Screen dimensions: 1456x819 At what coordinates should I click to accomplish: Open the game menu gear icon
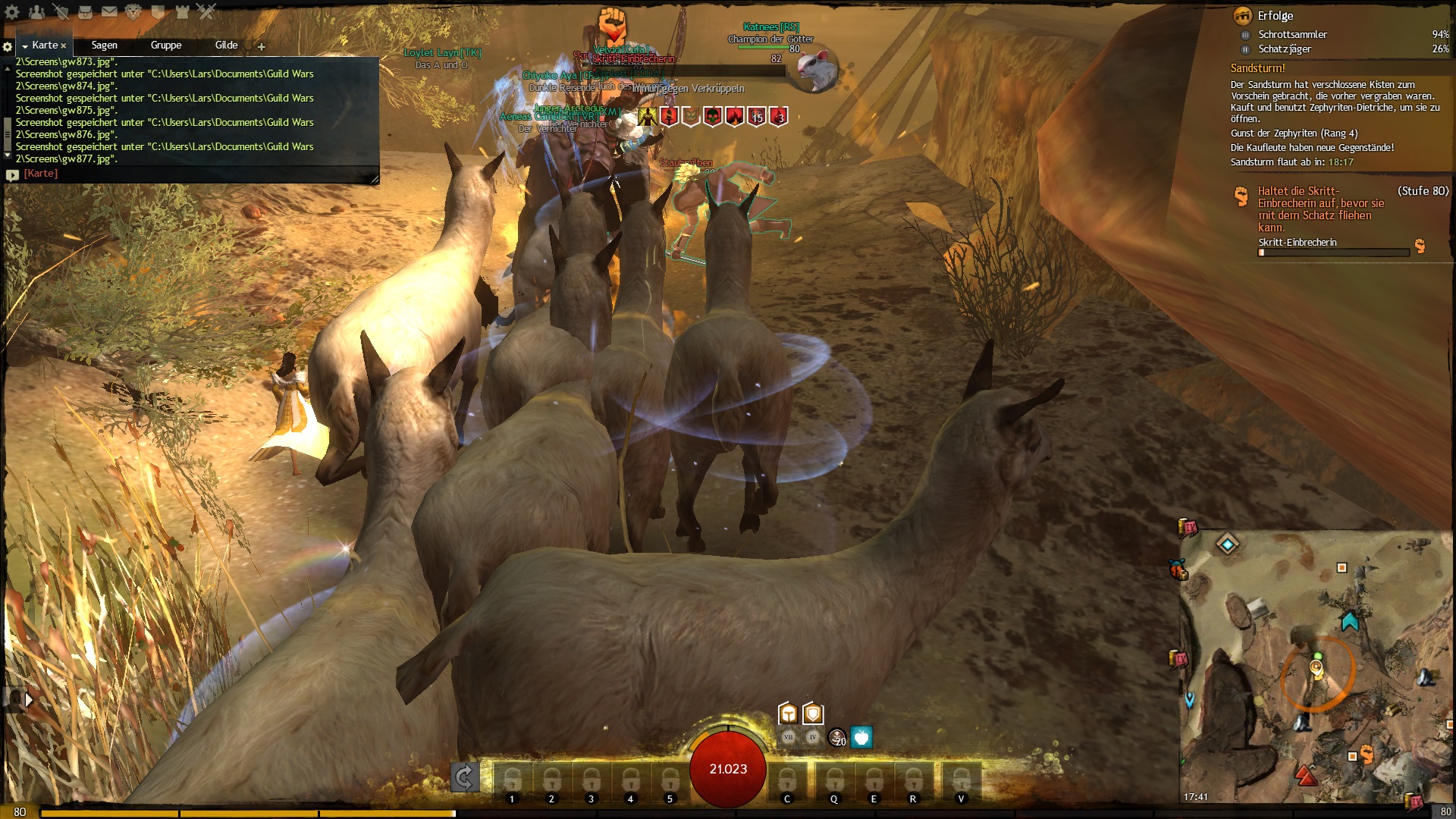click(x=12, y=11)
